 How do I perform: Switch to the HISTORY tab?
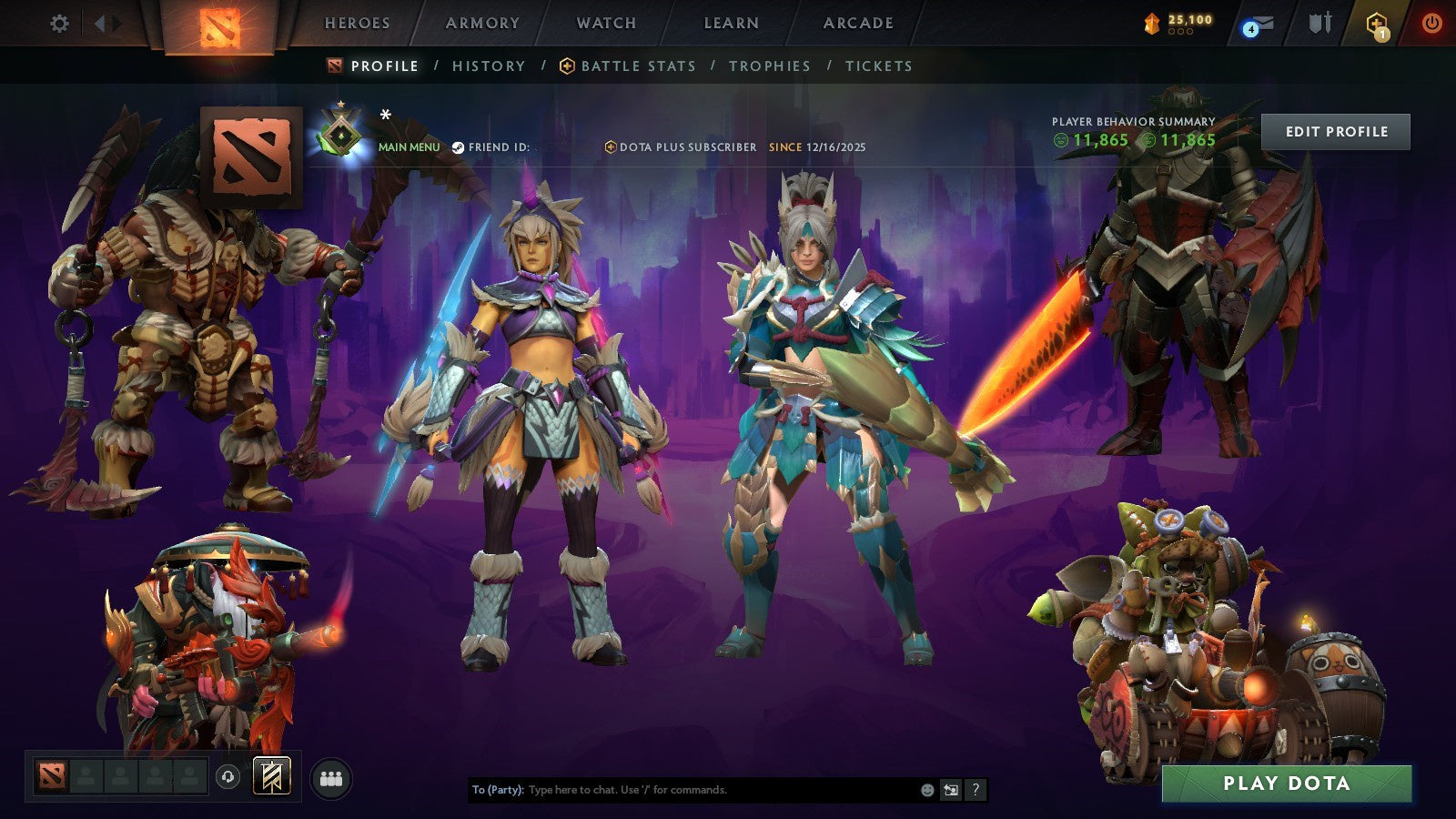tap(489, 66)
